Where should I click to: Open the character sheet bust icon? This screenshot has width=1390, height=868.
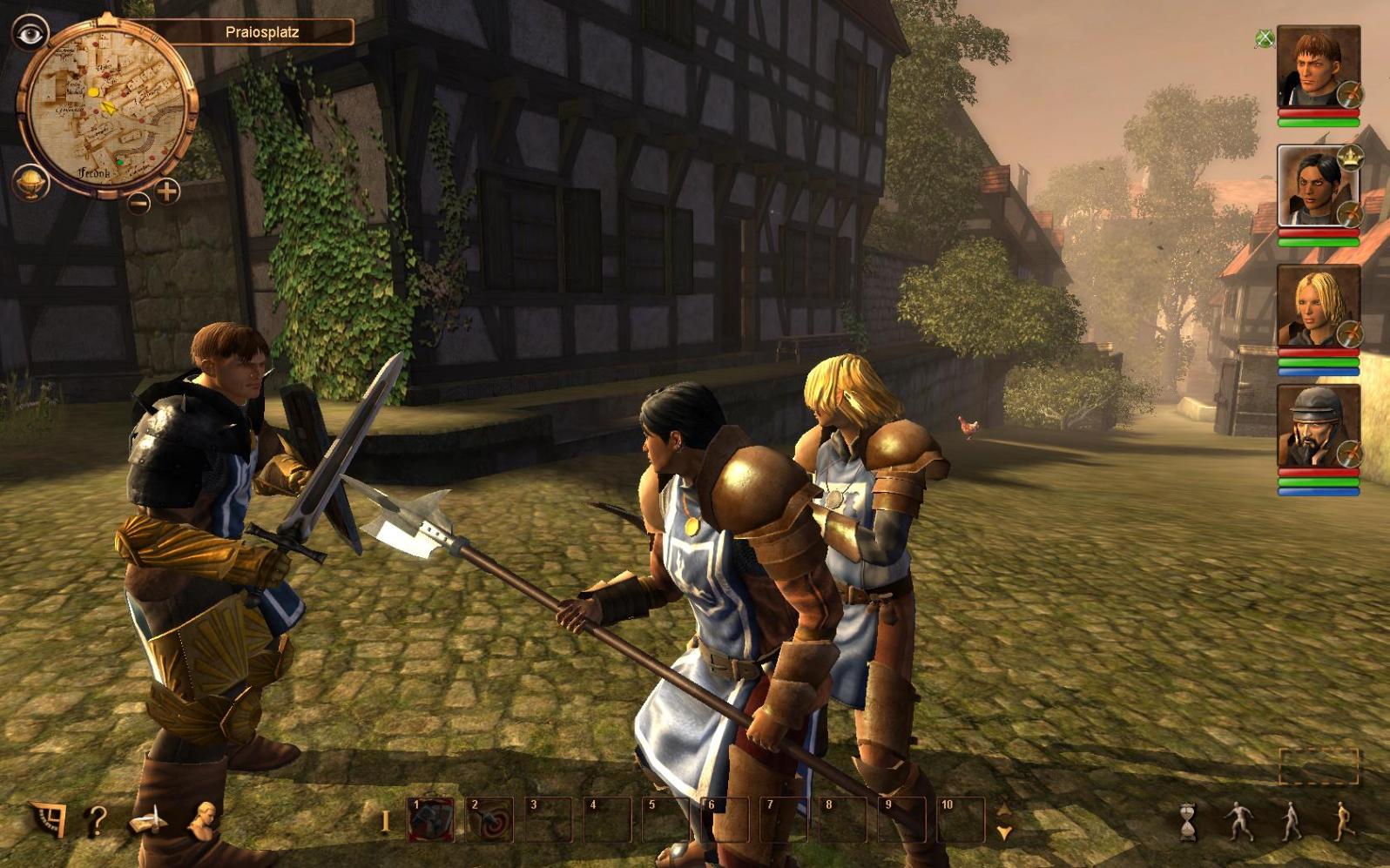(204, 821)
